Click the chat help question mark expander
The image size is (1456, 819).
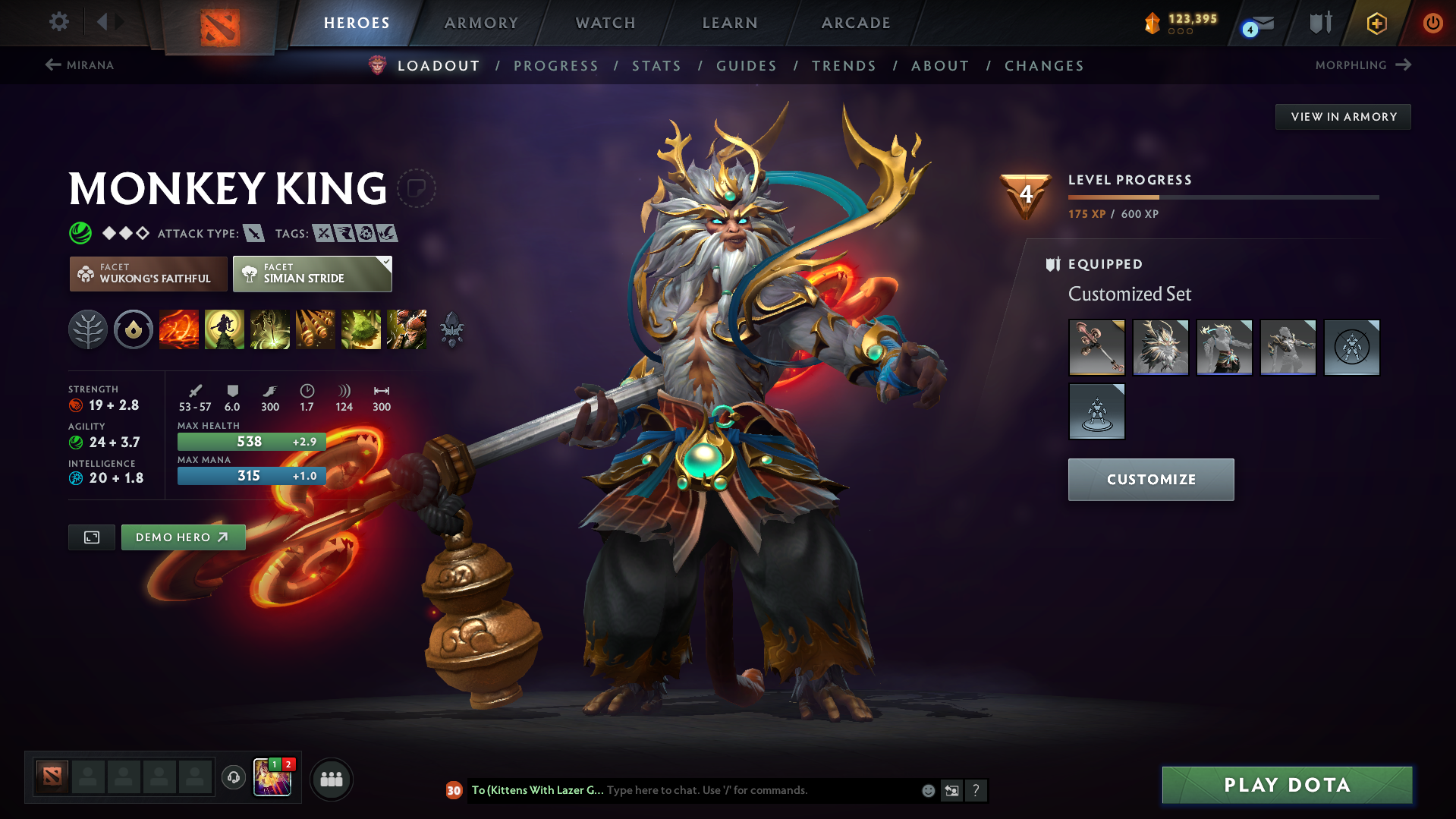[x=976, y=790]
